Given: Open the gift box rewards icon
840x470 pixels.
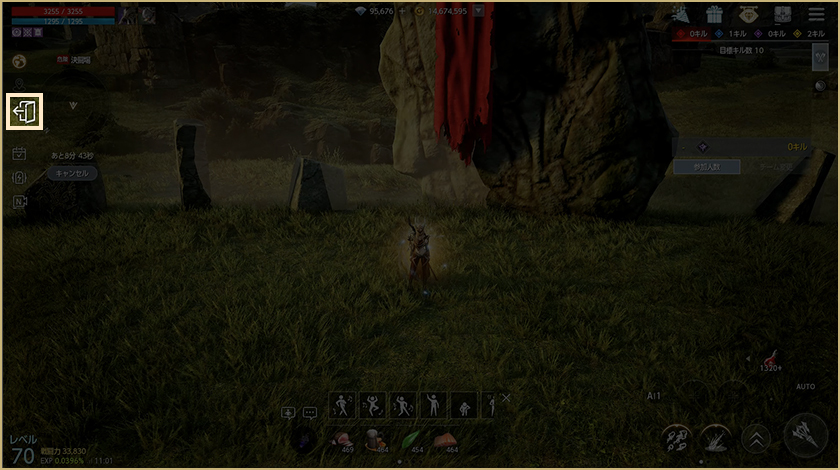Looking at the screenshot, I should tap(714, 14).
